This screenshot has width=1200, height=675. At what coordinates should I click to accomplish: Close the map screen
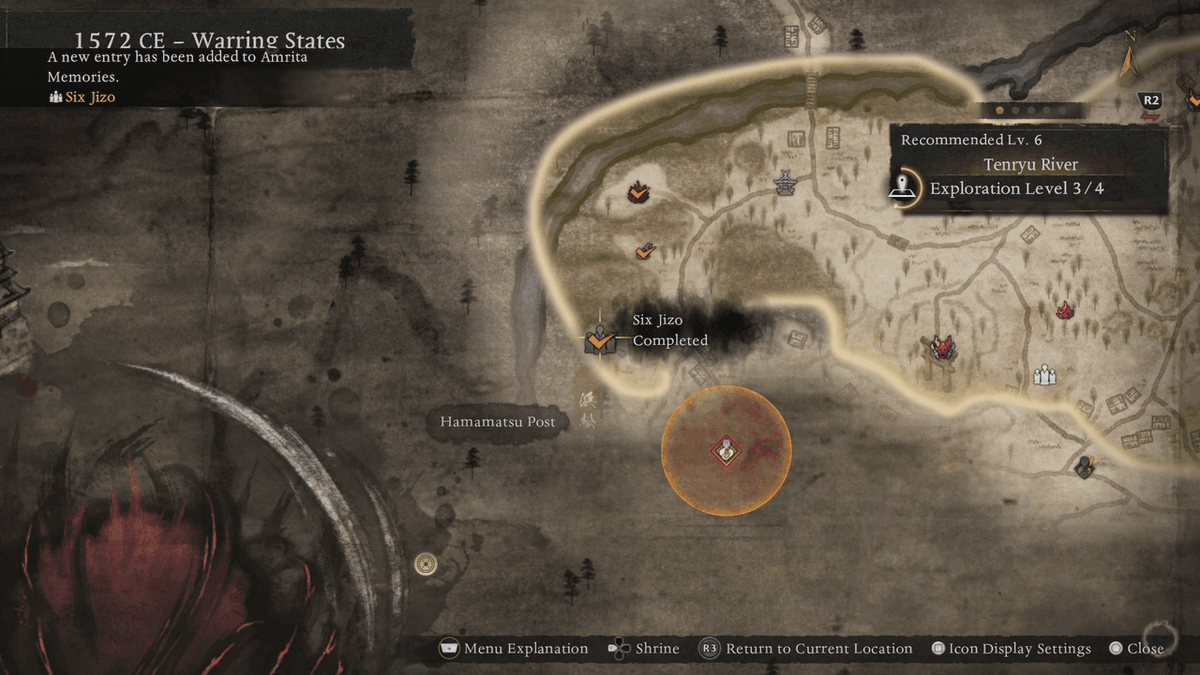1136,649
